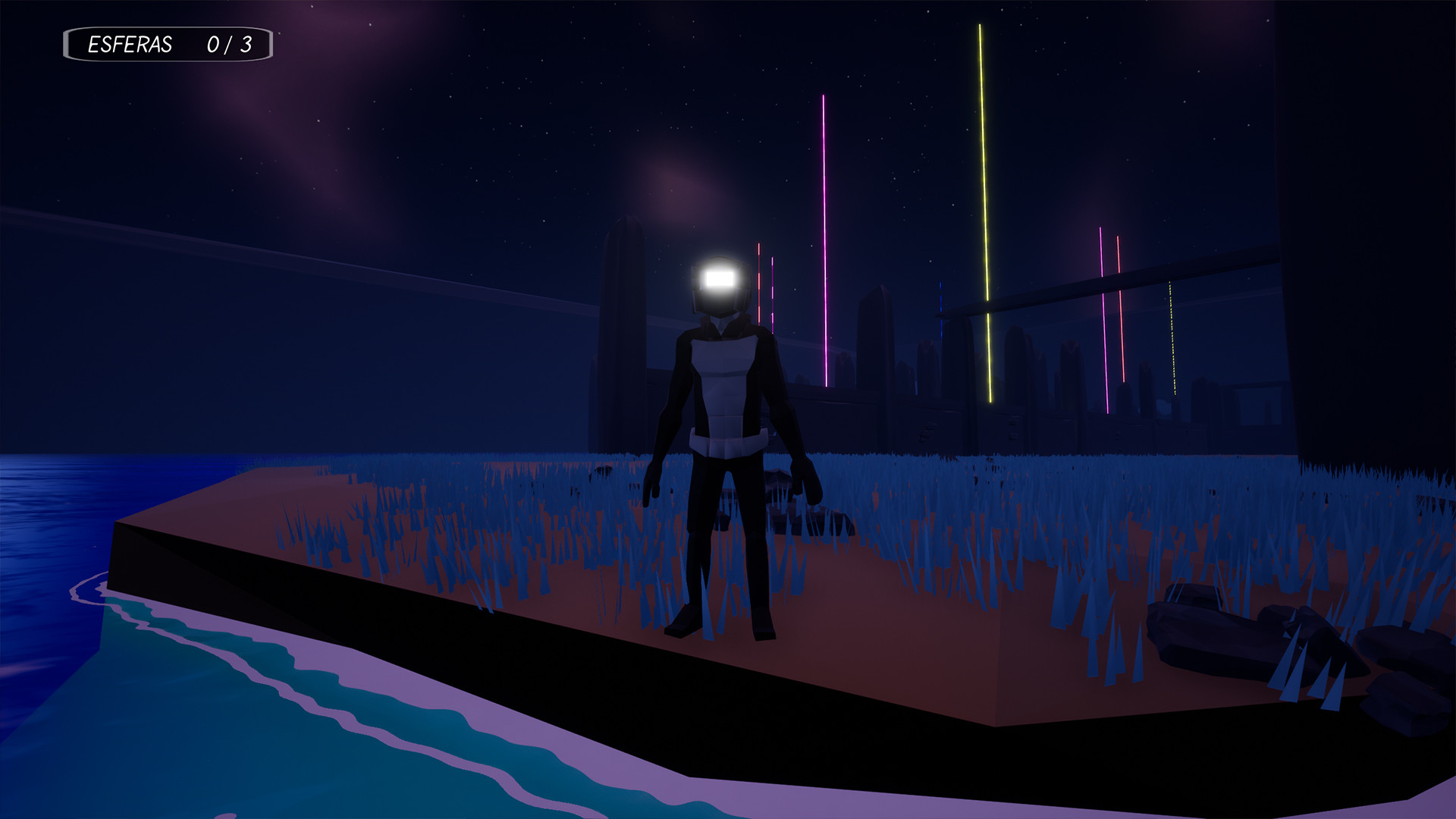Click the 0 / 3 counter value
This screenshot has height=819, width=1456.
coord(231,45)
